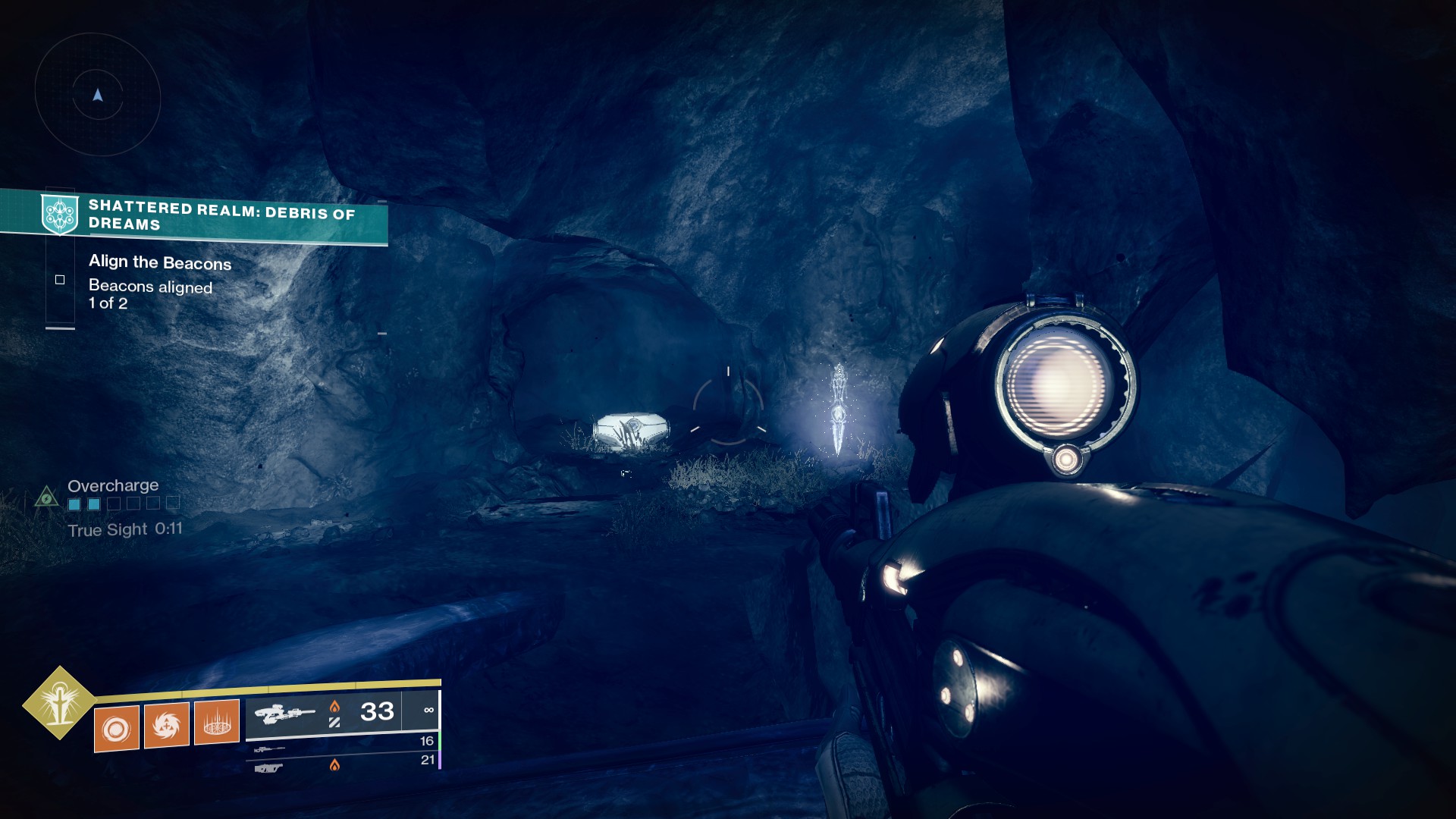This screenshot has height=819, width=1456.
Task: Switch to the heavy weapon slot
Action: point(343,765)
